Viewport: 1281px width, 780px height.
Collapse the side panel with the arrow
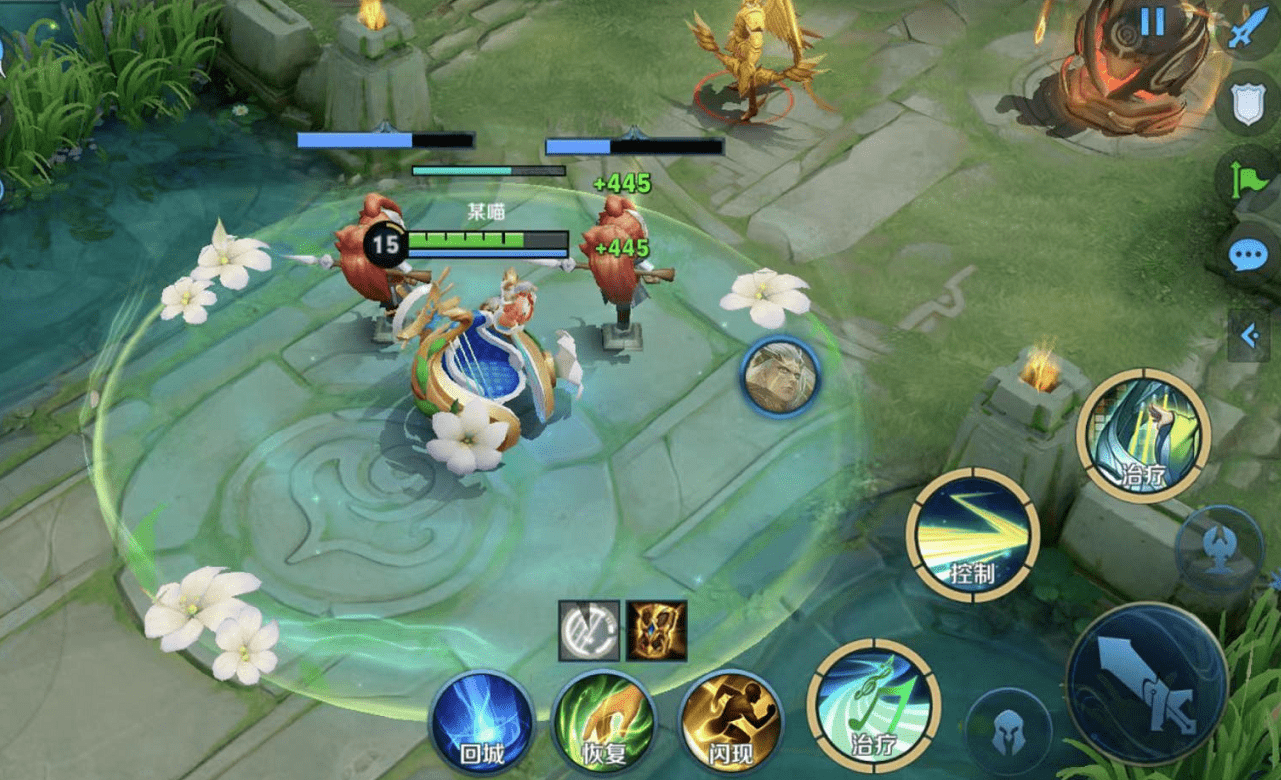1249,336
